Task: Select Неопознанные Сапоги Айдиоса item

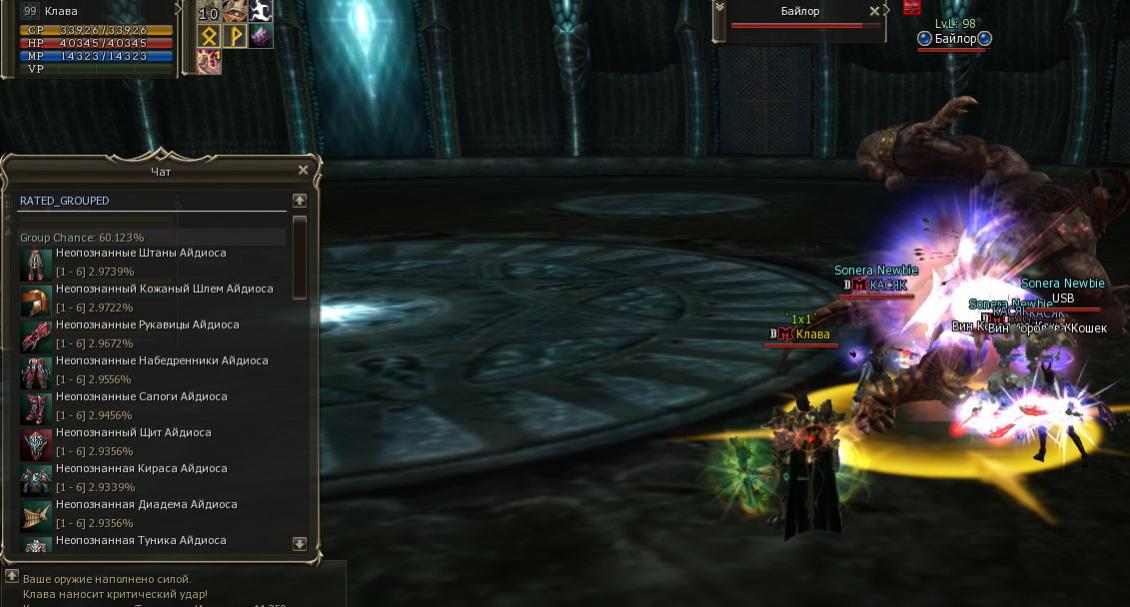Action: pyautogui.click(x=141, y=397)
